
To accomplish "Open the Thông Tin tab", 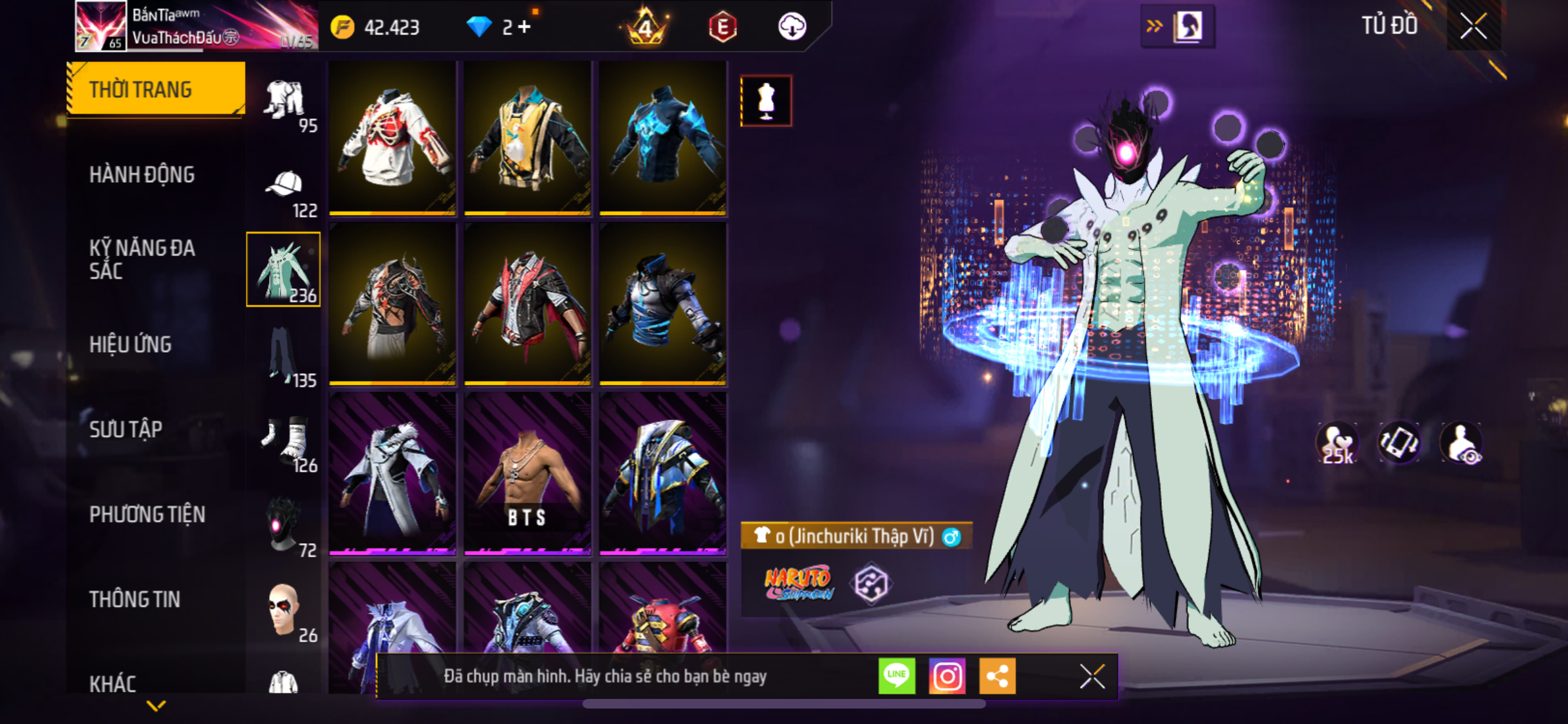I will tap(135, 599).
